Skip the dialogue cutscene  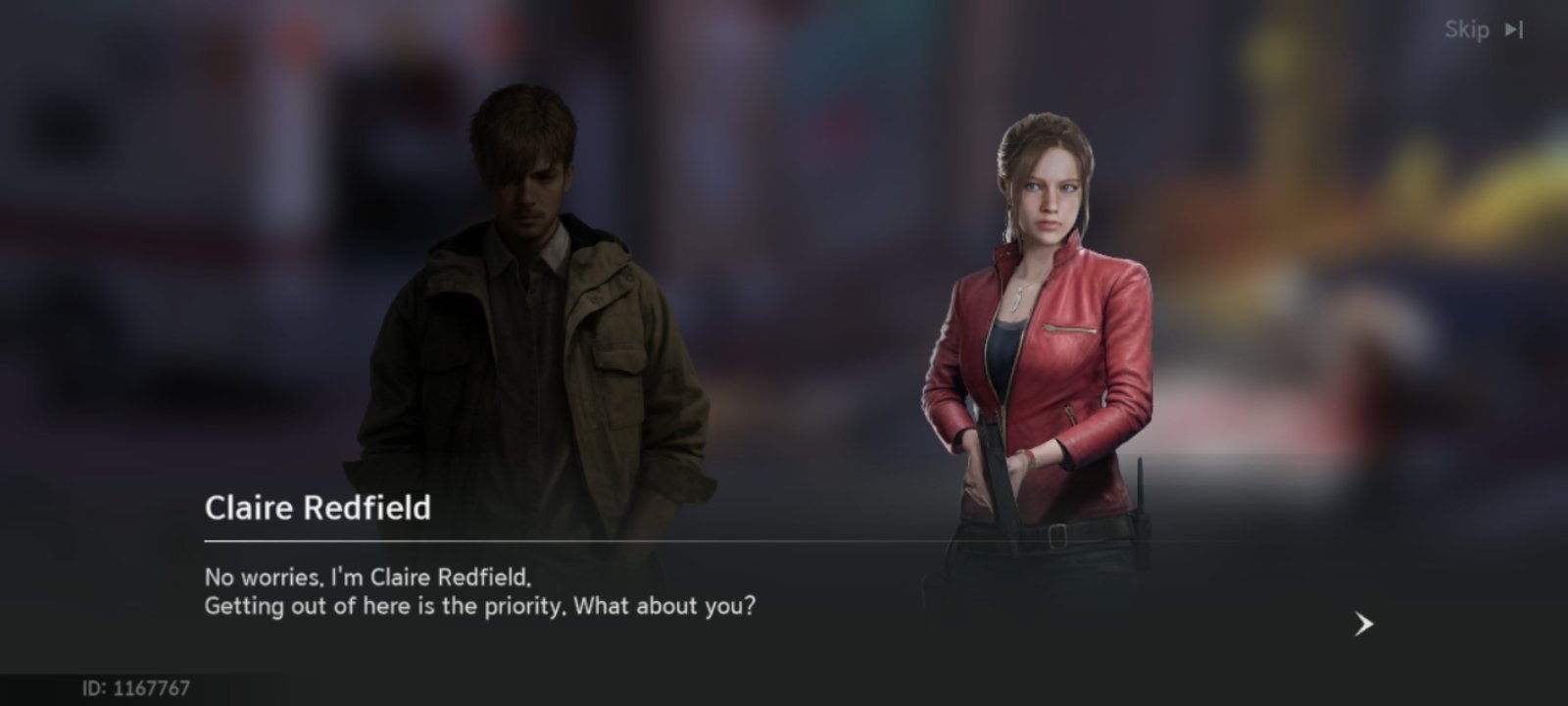1483,30
